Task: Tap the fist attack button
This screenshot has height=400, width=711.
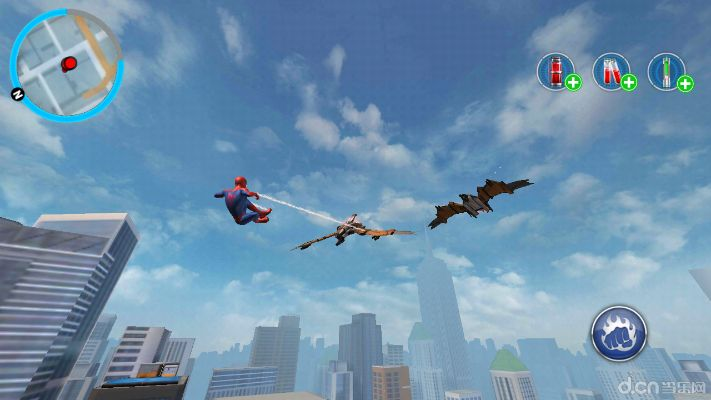Action: 618,333
